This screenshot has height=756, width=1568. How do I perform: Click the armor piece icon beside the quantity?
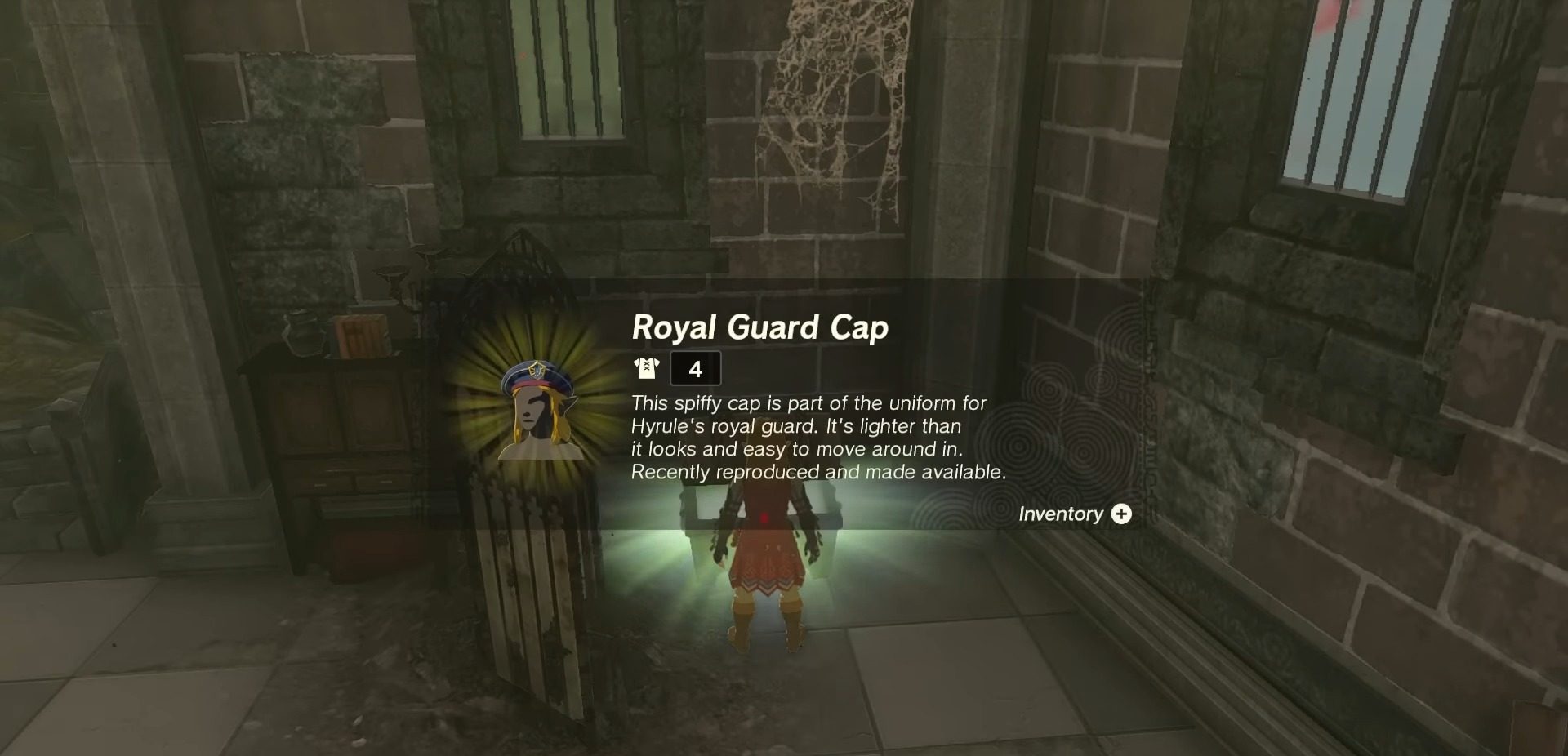pos(645,368)
